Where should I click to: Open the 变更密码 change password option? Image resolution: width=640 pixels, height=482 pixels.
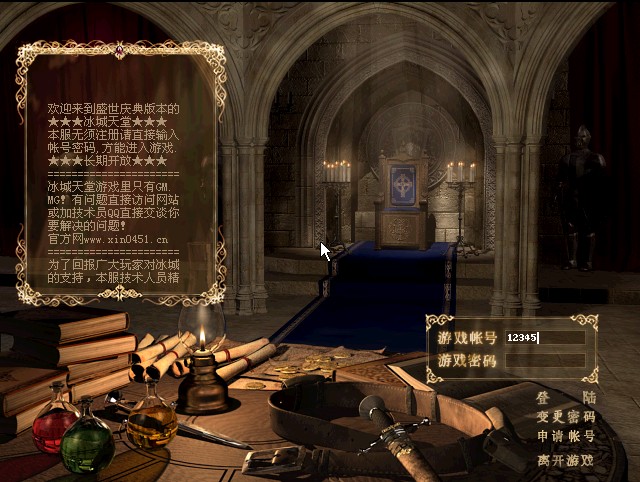tap(566, 416)
